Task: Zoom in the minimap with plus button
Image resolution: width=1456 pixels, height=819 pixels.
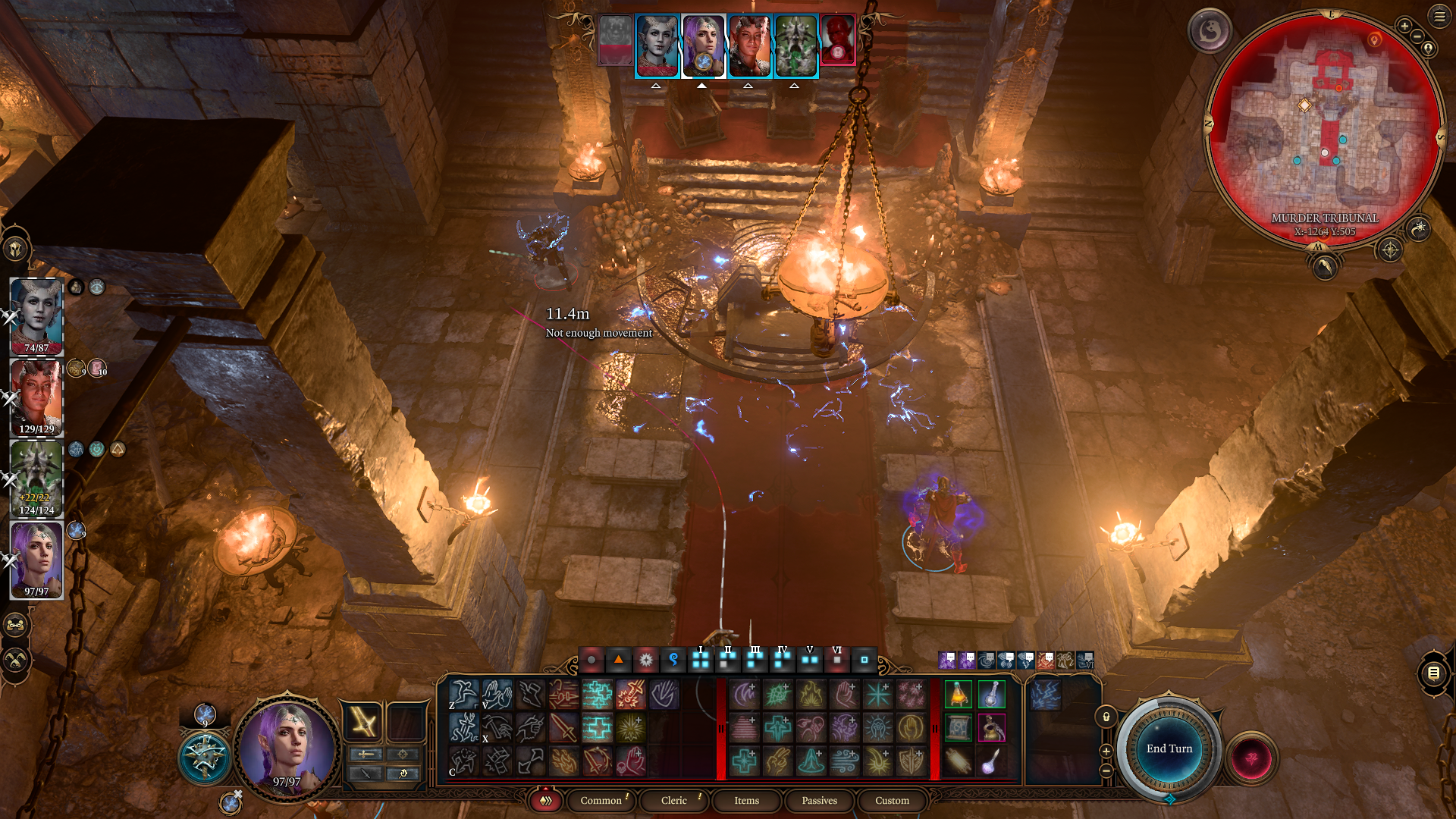Action: pos(1404,26)
